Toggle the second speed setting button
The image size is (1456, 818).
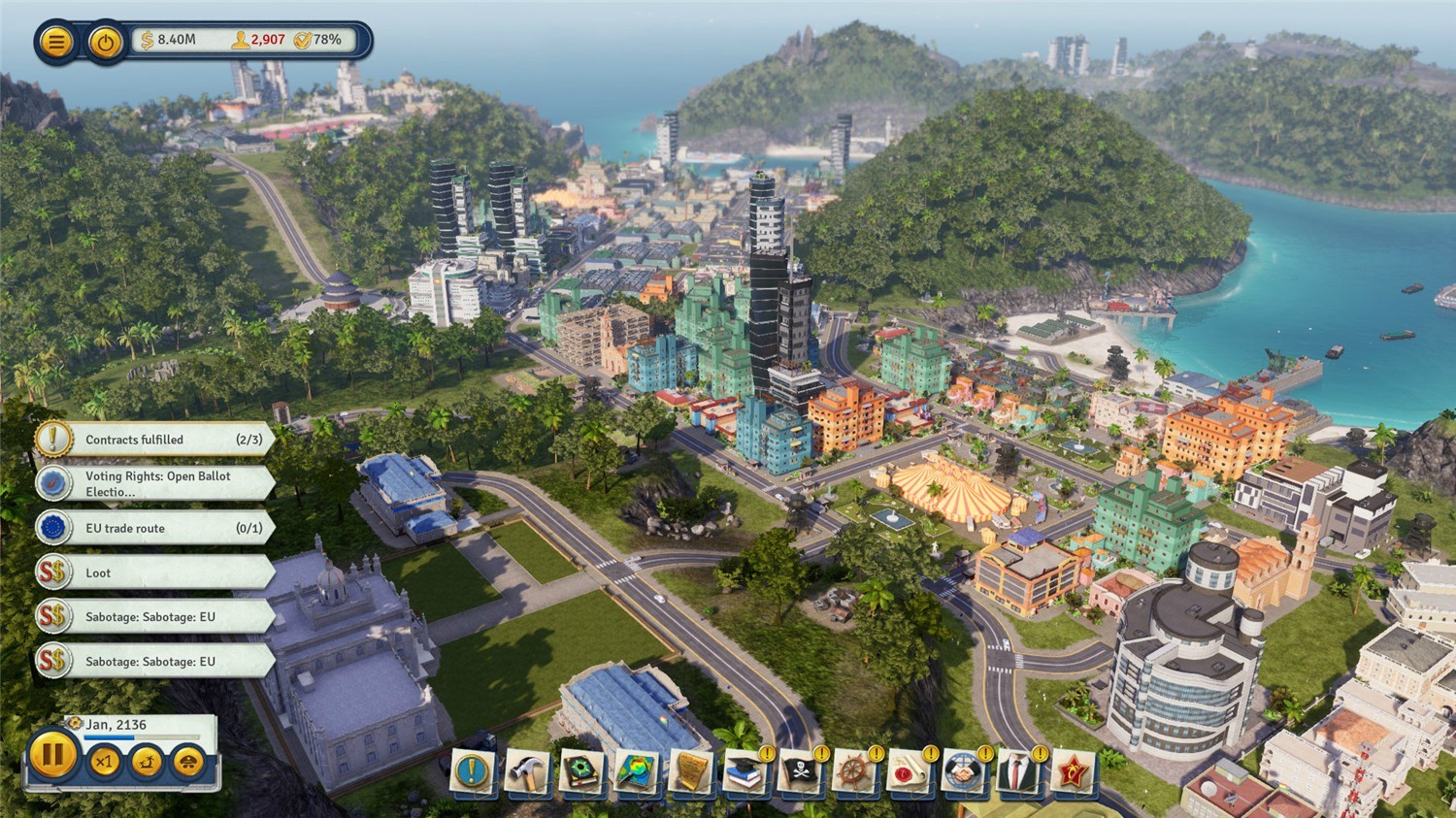tap(146, 763)
